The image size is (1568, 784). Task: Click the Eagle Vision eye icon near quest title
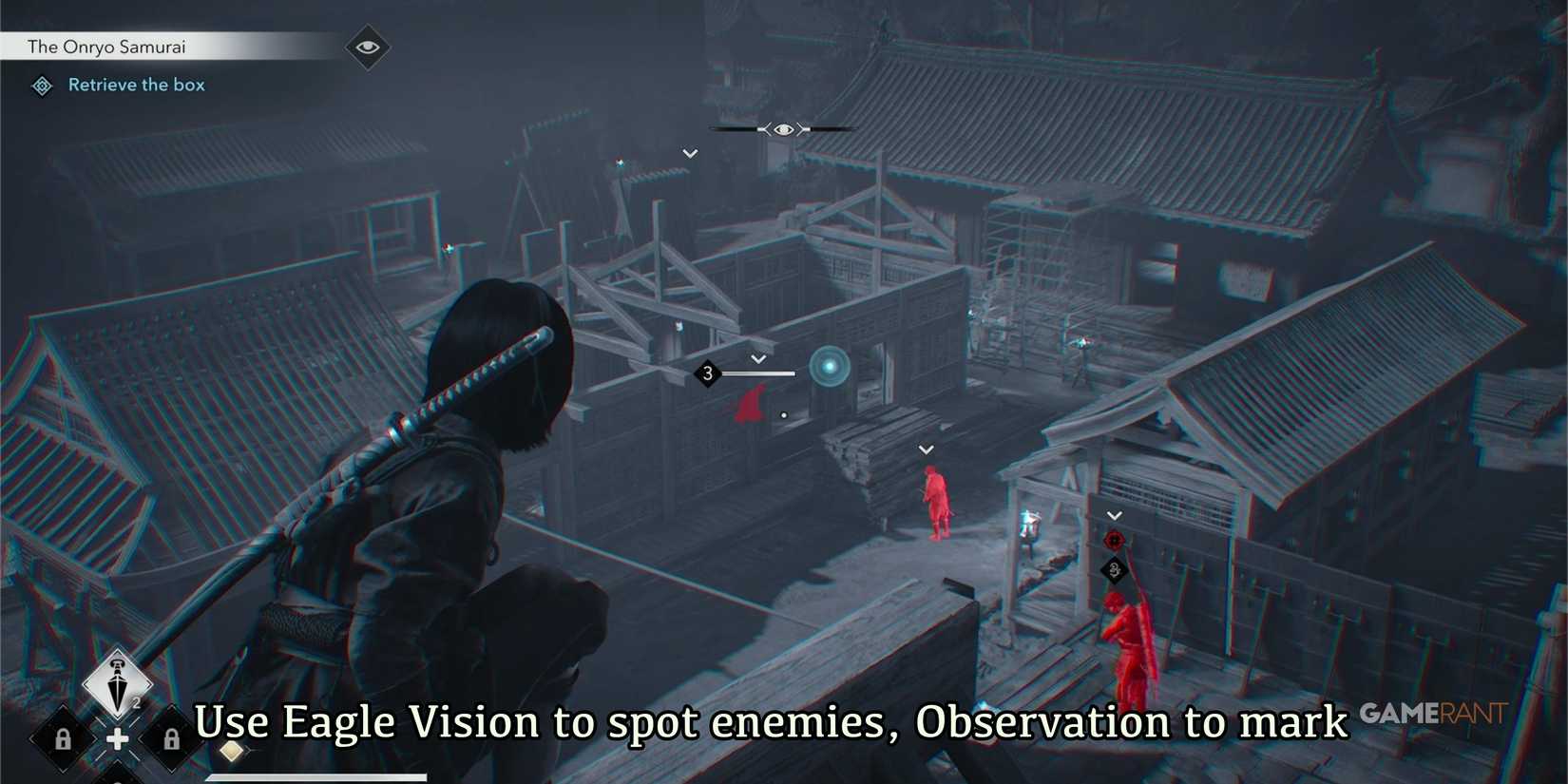[x=366, y=45]
